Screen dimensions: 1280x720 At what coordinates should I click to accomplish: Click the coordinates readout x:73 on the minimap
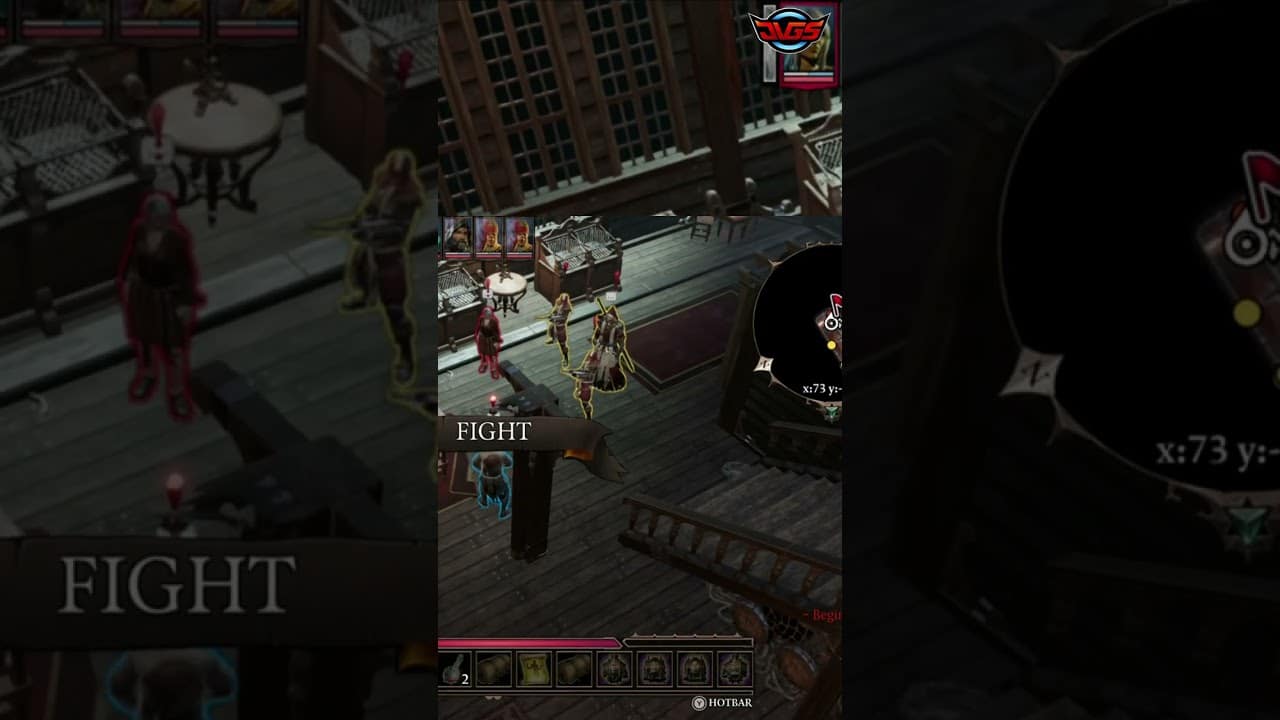pyautogui.click(x=815, y=387)
